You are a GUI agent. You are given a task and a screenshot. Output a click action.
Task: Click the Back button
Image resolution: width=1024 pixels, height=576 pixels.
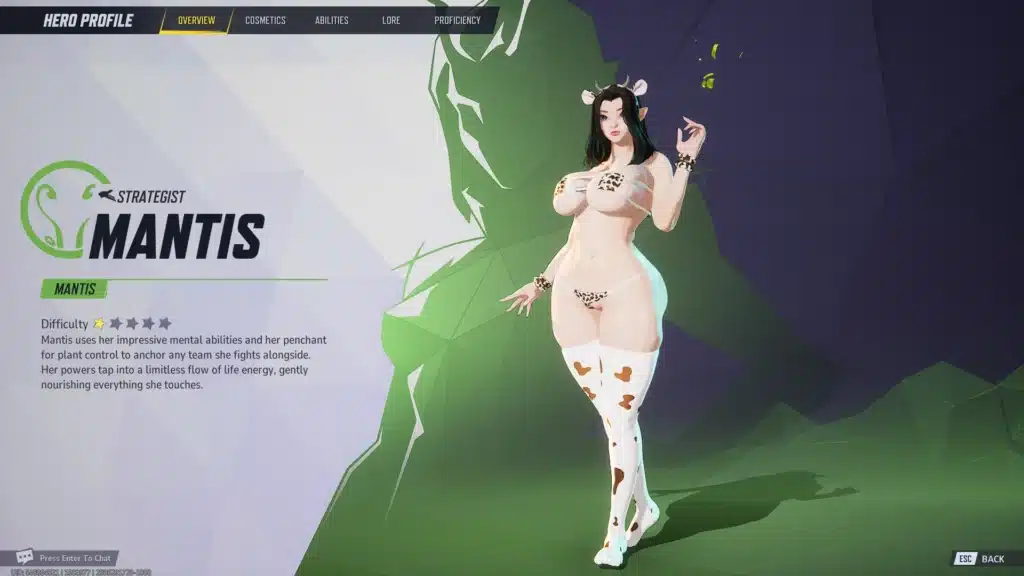(980, 559)
